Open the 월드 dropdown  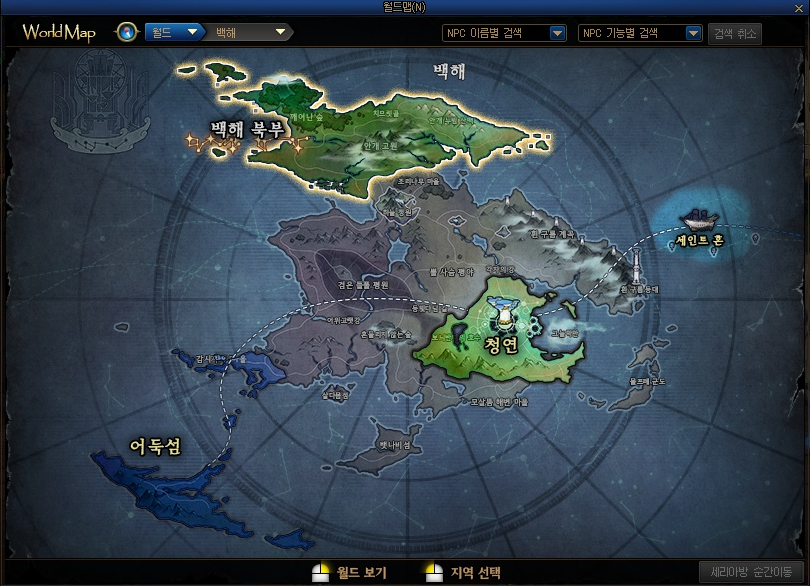coord(174,32)
